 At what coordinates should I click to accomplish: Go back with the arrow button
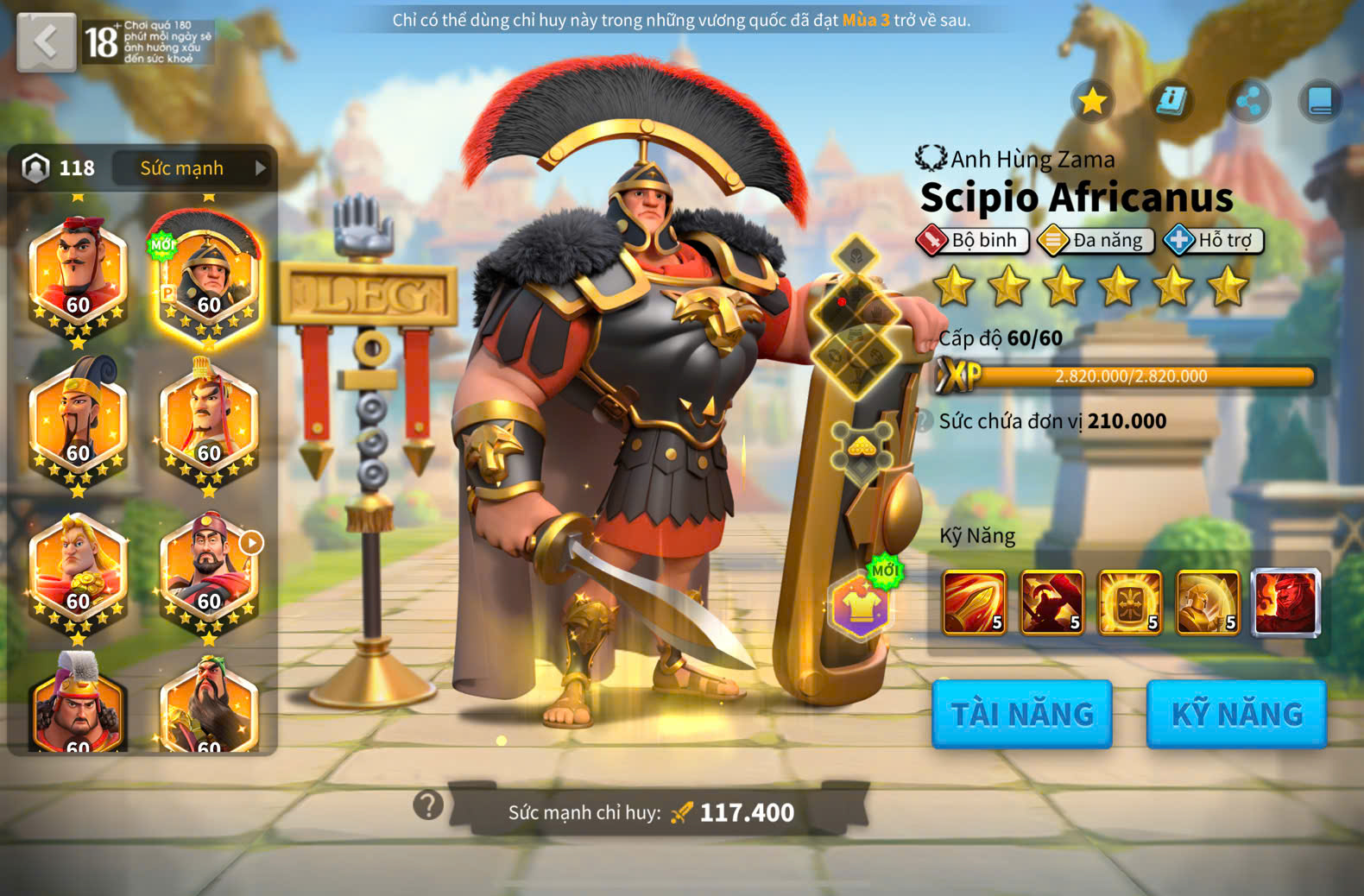point(46,41)
